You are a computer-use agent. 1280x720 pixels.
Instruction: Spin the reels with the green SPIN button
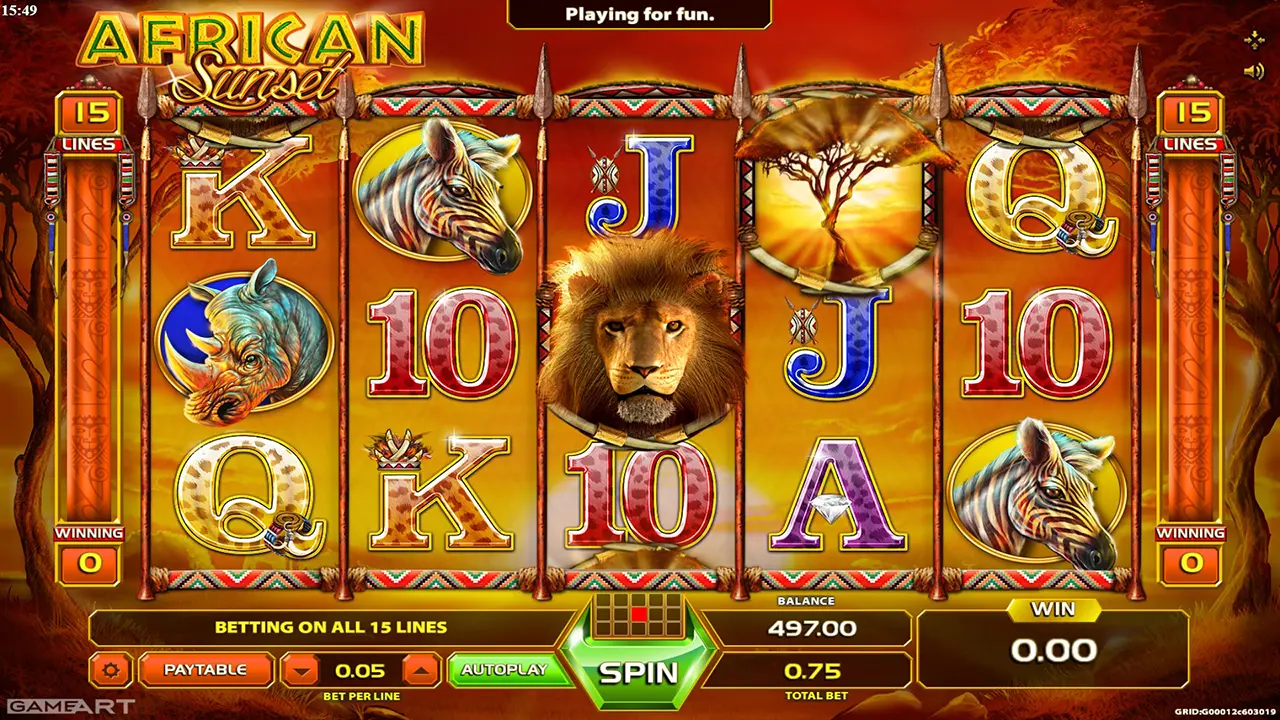pyautogui.click(x=638, y=672)
